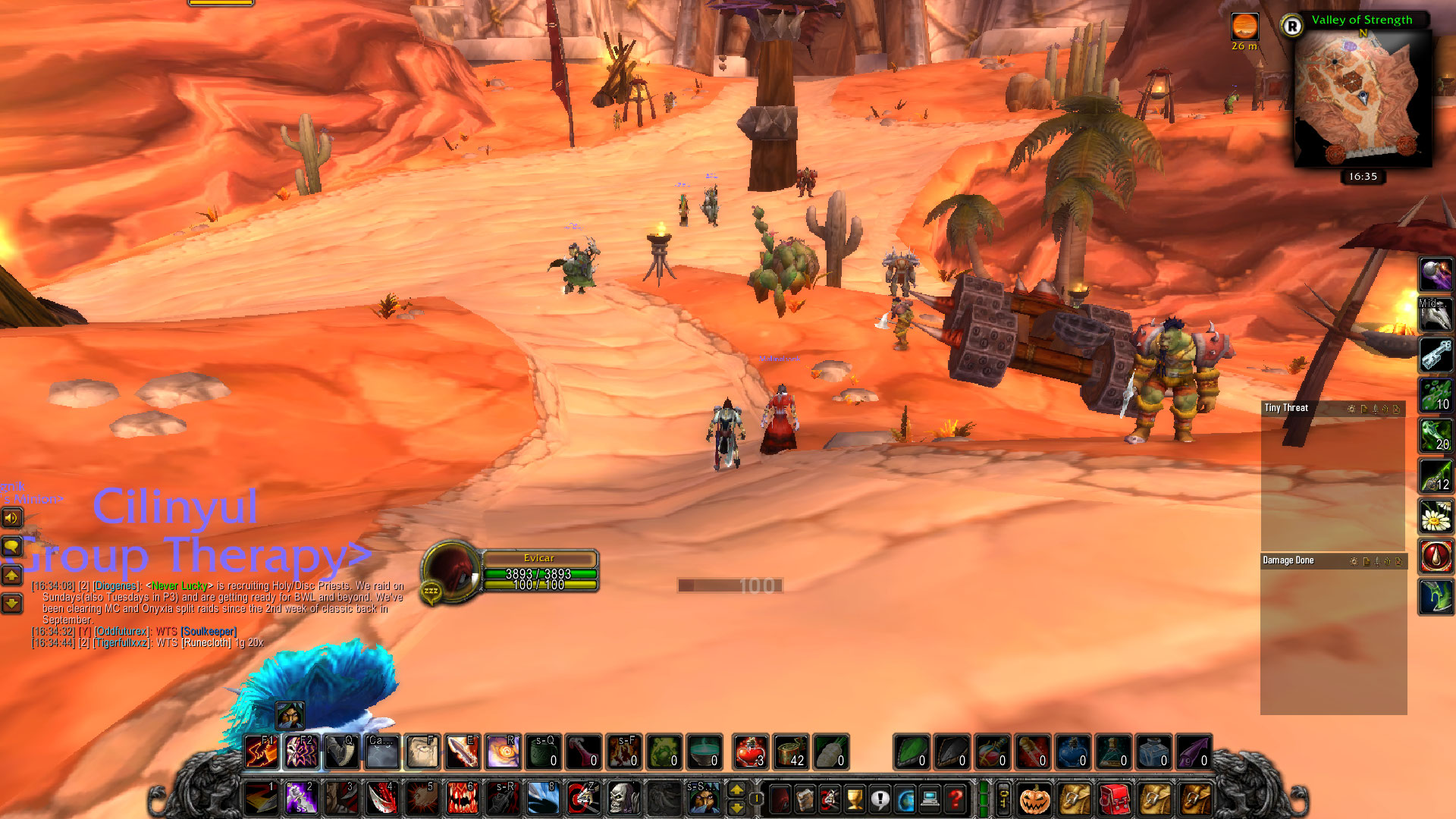Click the Evicar player portrait
The width and height of the screenshot is (1456, 819).
point(453,571)
